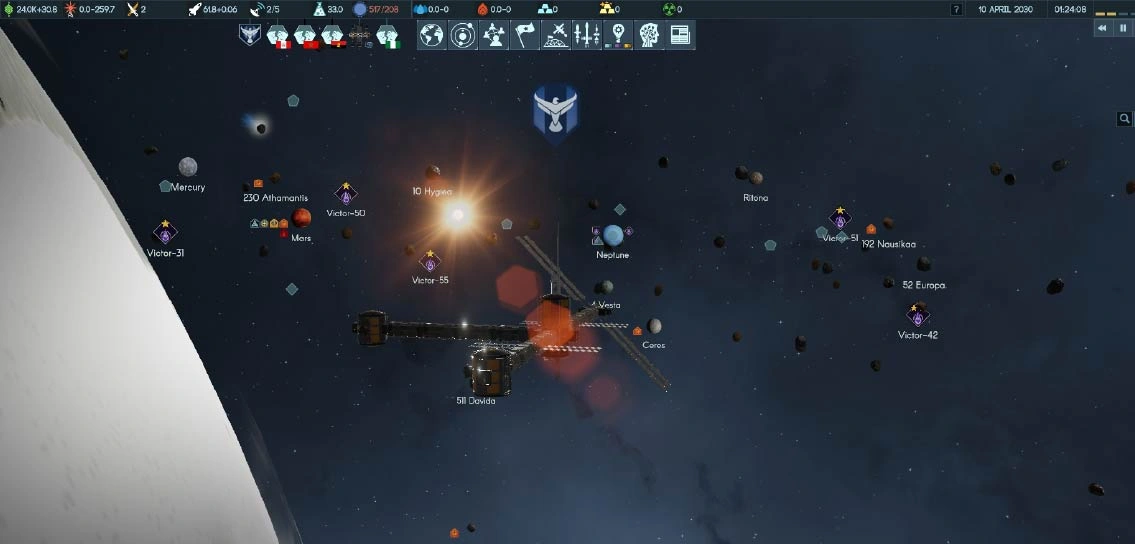Open the fleets missiles panel
This screenshot has height=544, width=1135.
pos(586,35)
